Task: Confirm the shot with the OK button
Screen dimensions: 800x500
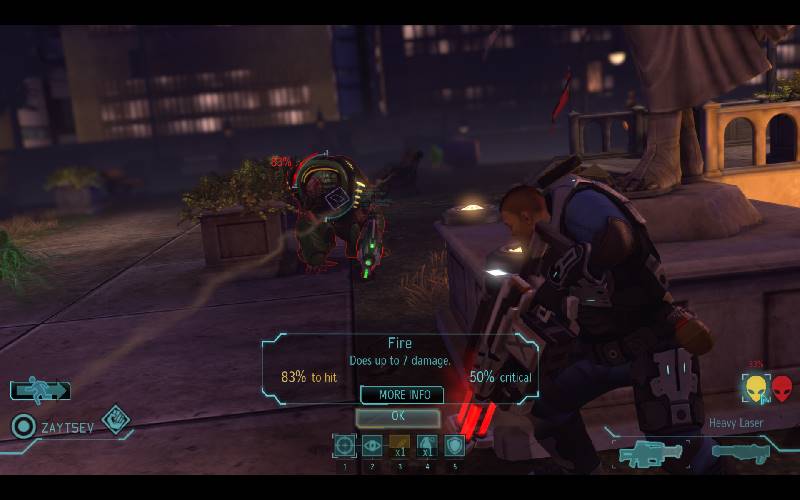Action: point(398,416)
